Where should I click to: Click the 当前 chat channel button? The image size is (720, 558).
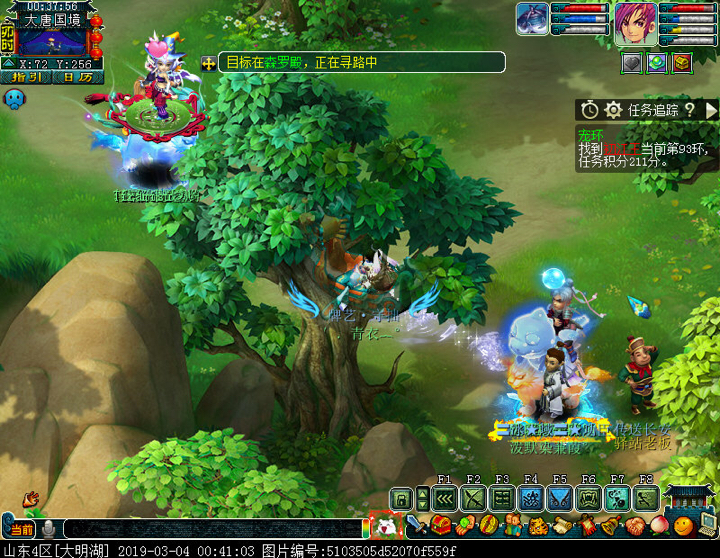[22, 529]
